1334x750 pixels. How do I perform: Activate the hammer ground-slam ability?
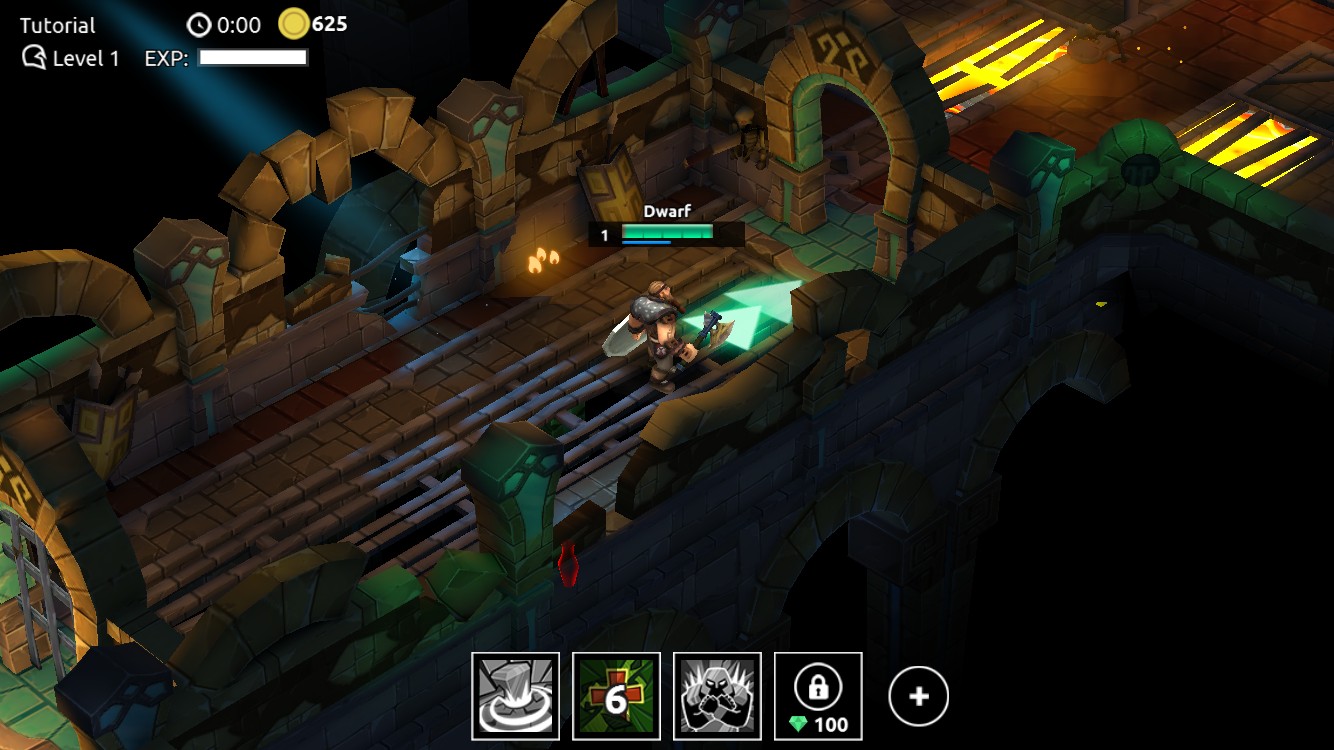516,696
